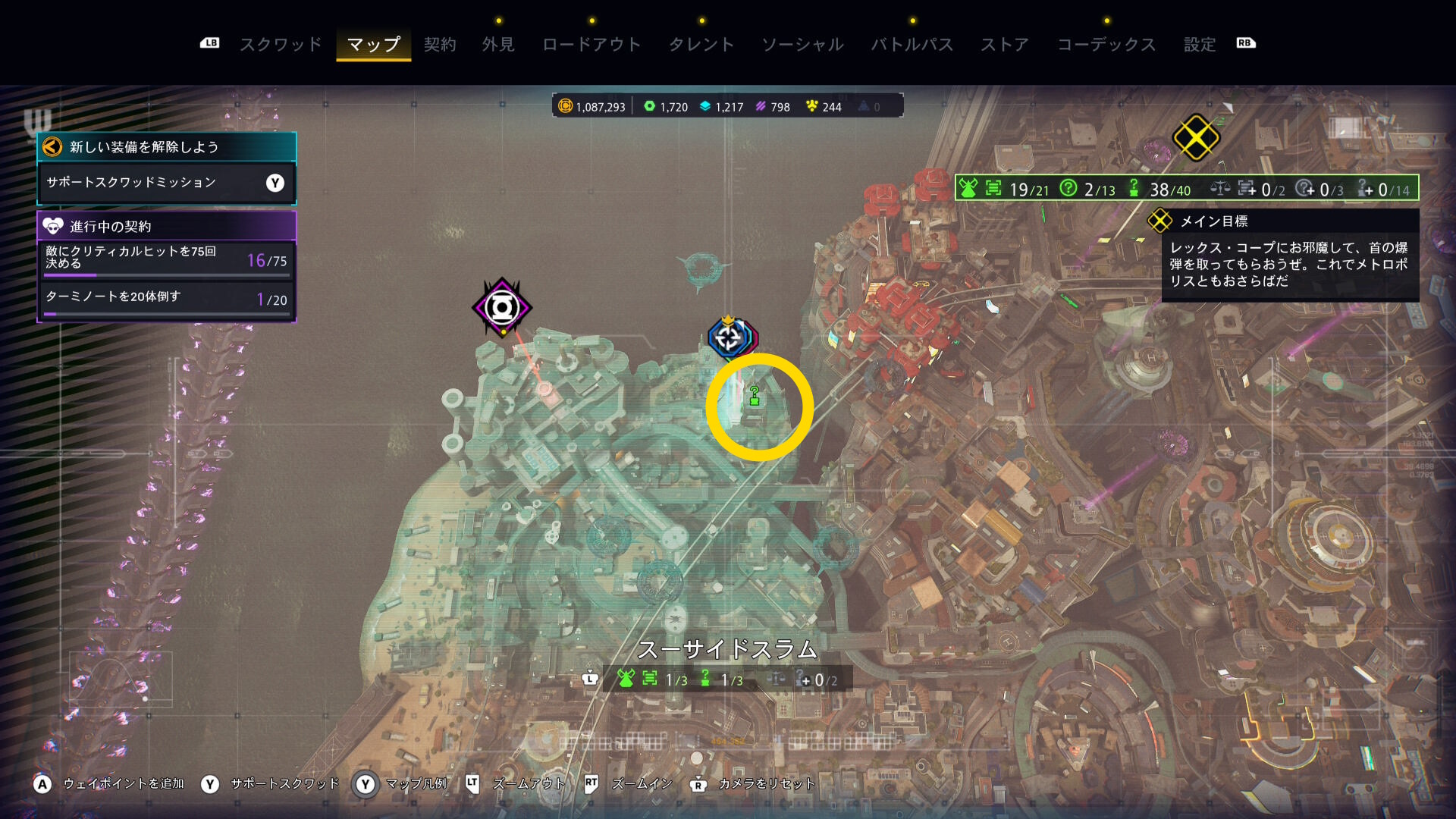Select the ターミノートを20体倒す contract row
Screen dimensions: 1456x819
pyautogui.click(x=166, y=300)
